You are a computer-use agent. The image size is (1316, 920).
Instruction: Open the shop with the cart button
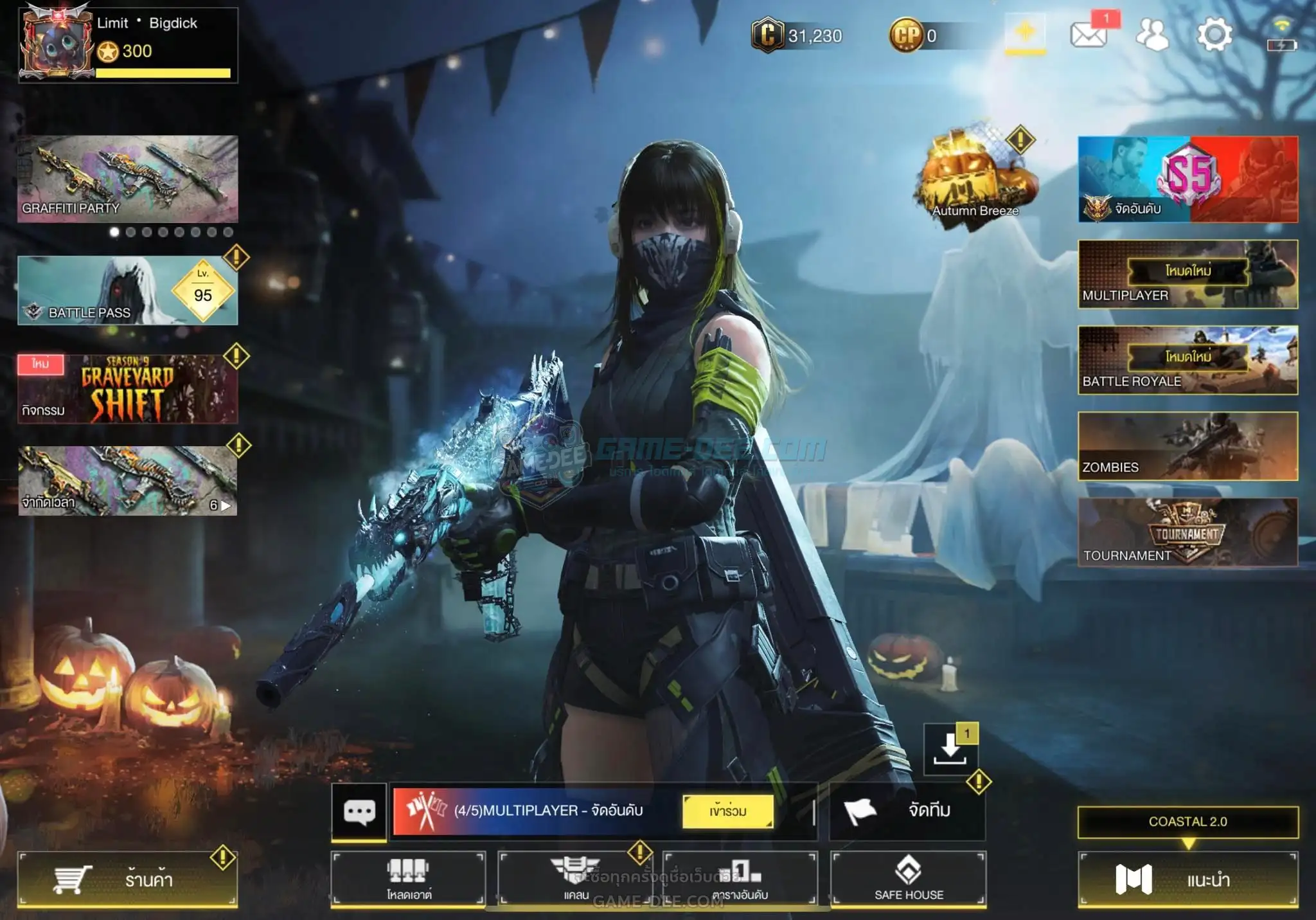[x=127, y=879]
